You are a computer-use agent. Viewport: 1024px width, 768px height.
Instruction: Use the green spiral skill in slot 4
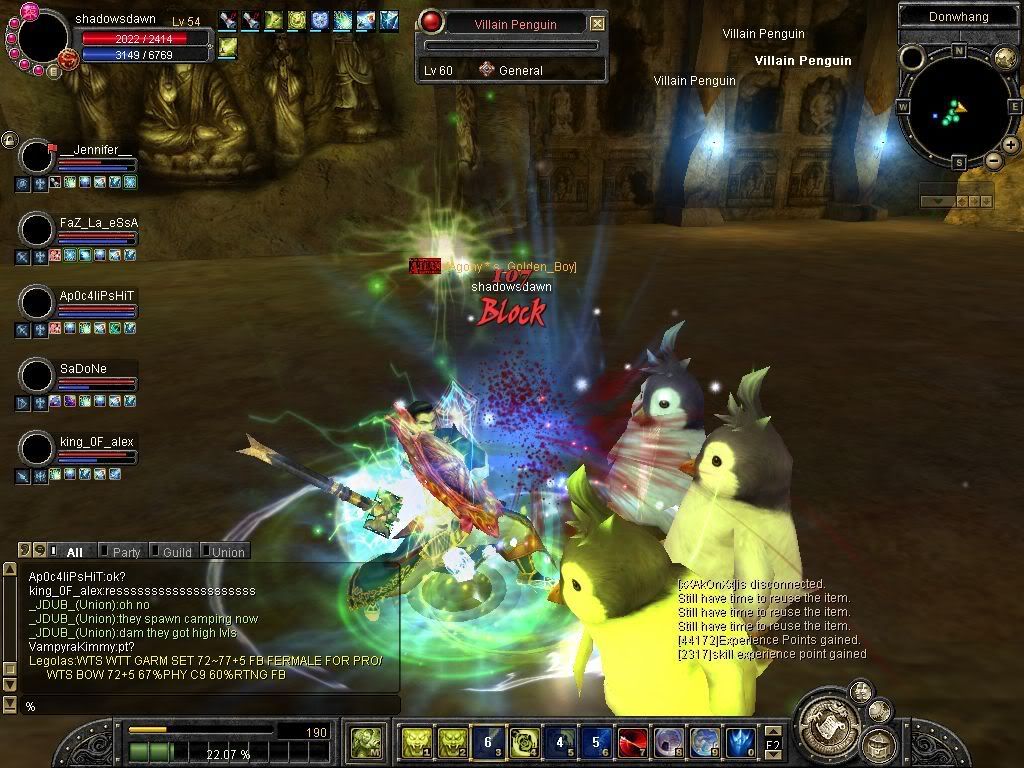coord(524,742)
